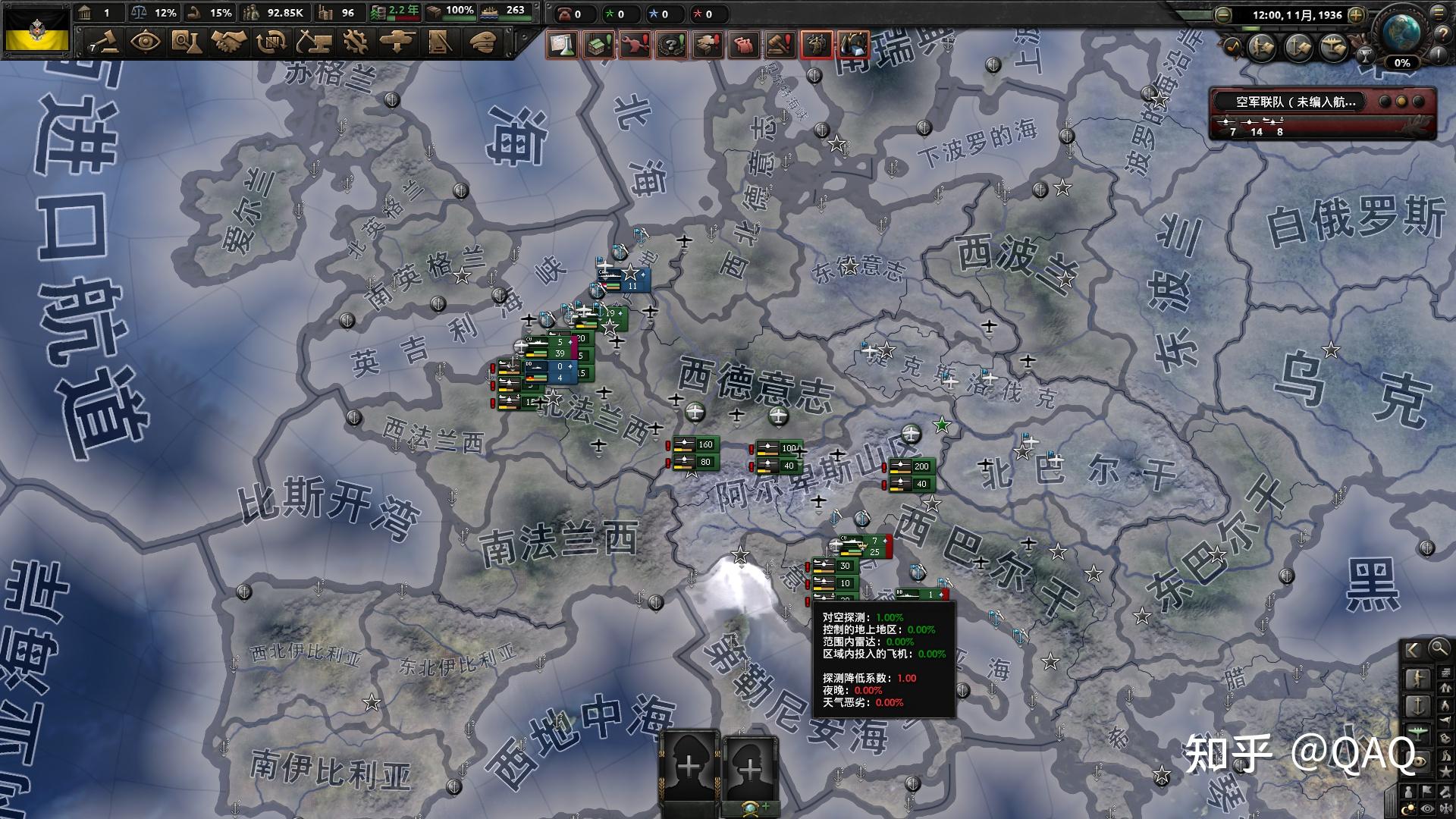Toggle the weather eye visibility button

(x=1426, y=808)
